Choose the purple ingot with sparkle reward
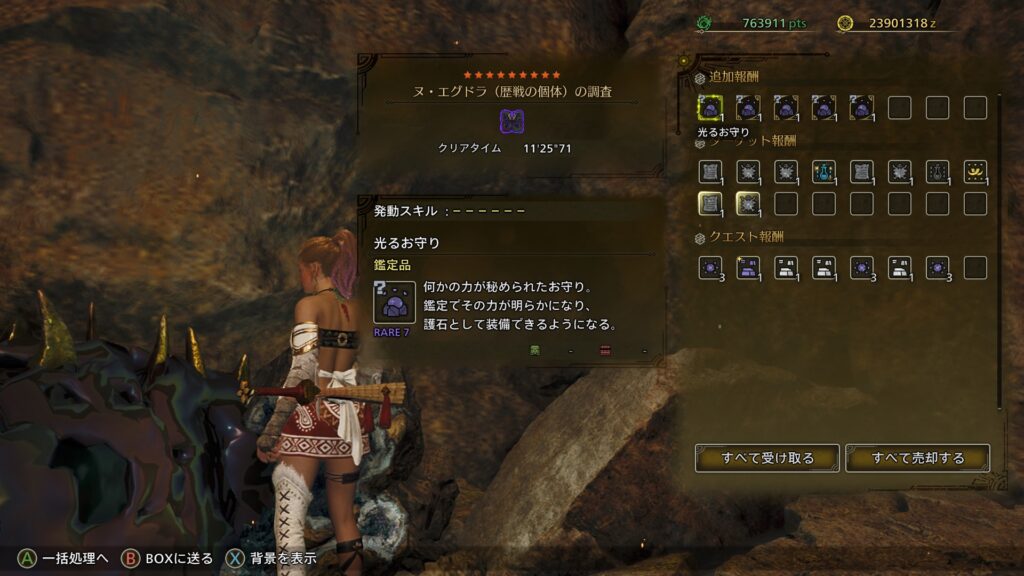Viewport: 1024px width, 576px height. coord(748,268)
